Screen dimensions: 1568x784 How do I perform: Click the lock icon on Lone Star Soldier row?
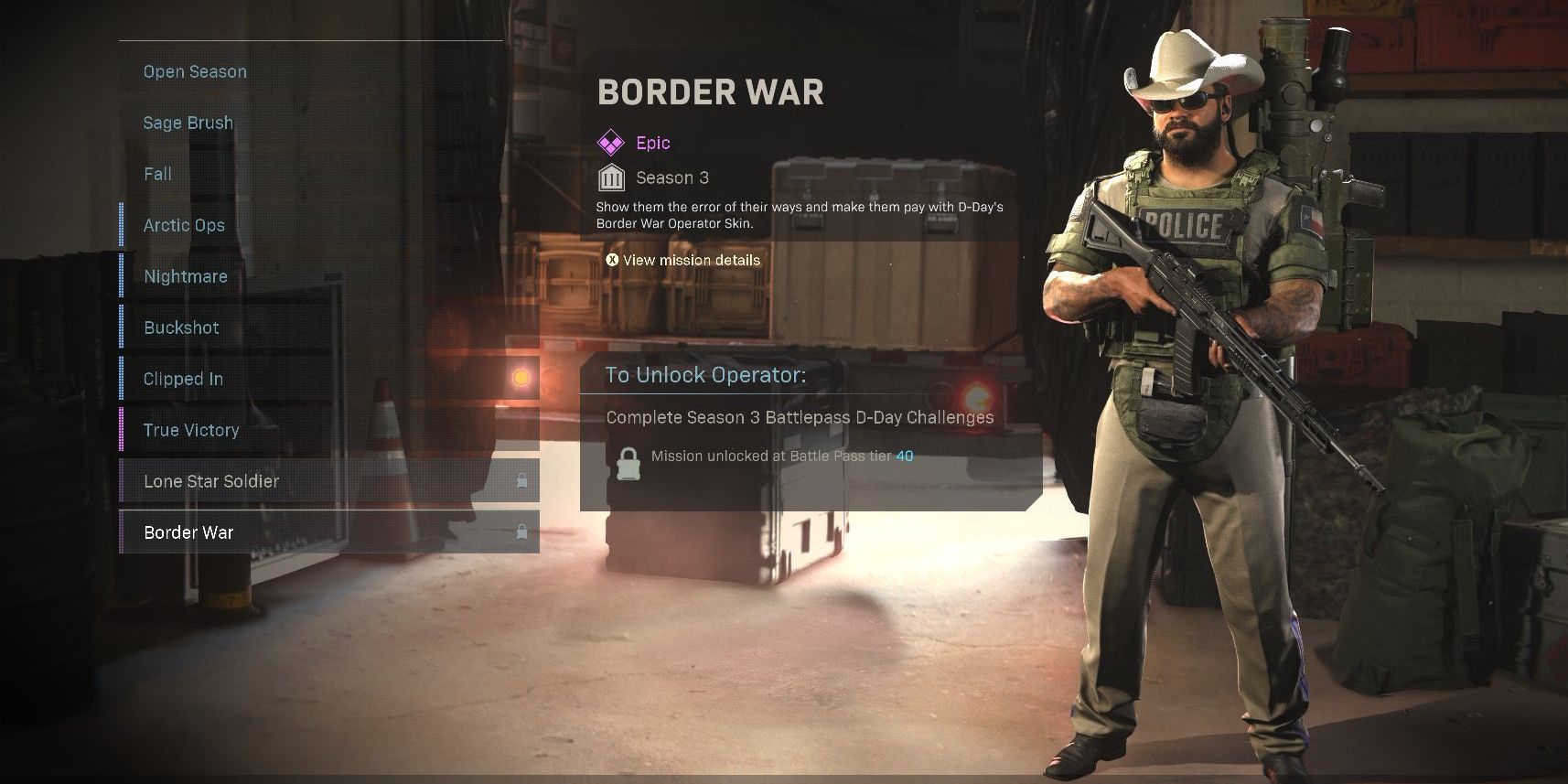(x=521, y=480)
